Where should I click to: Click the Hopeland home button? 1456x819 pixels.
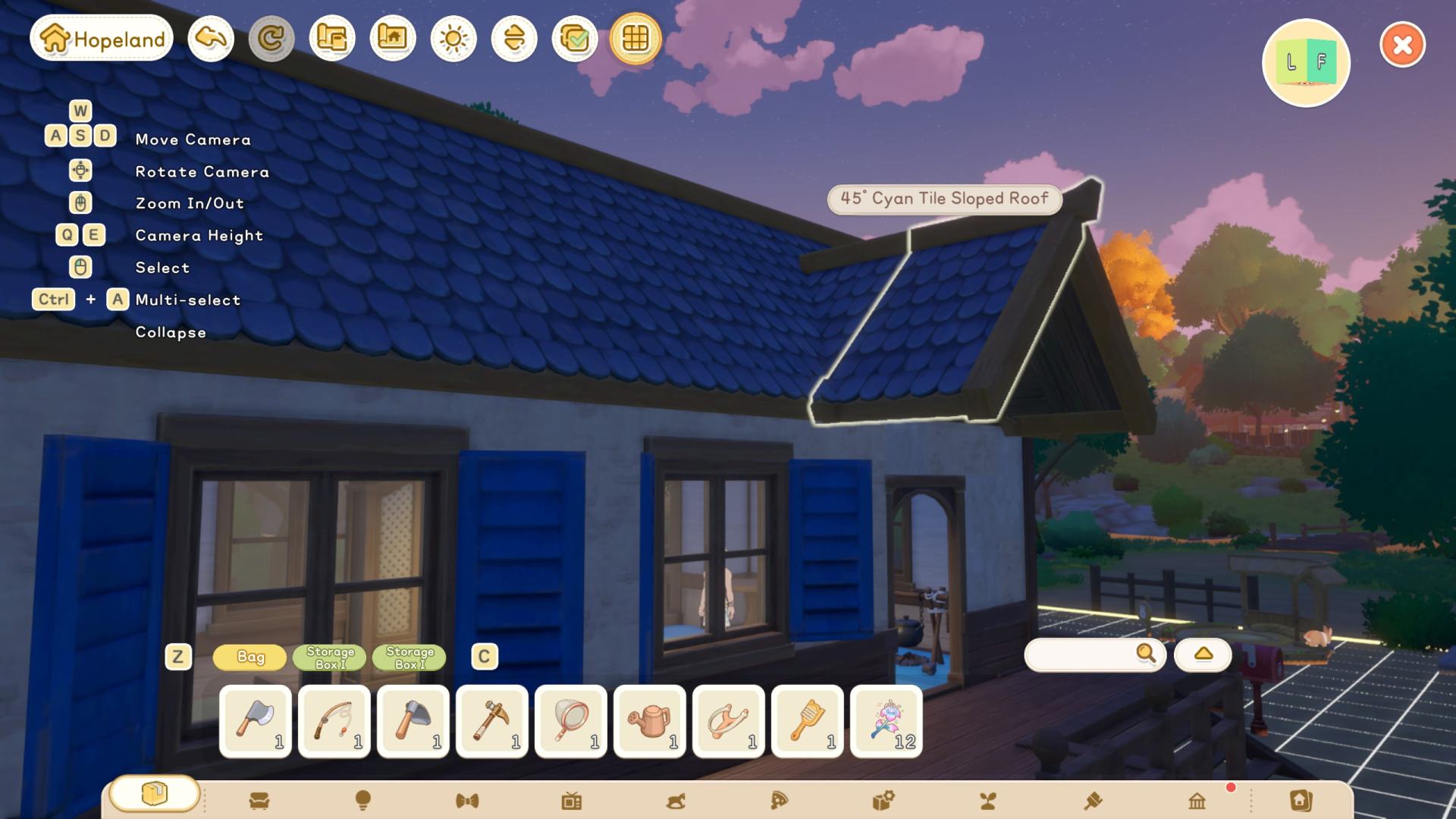click(102, 39)
